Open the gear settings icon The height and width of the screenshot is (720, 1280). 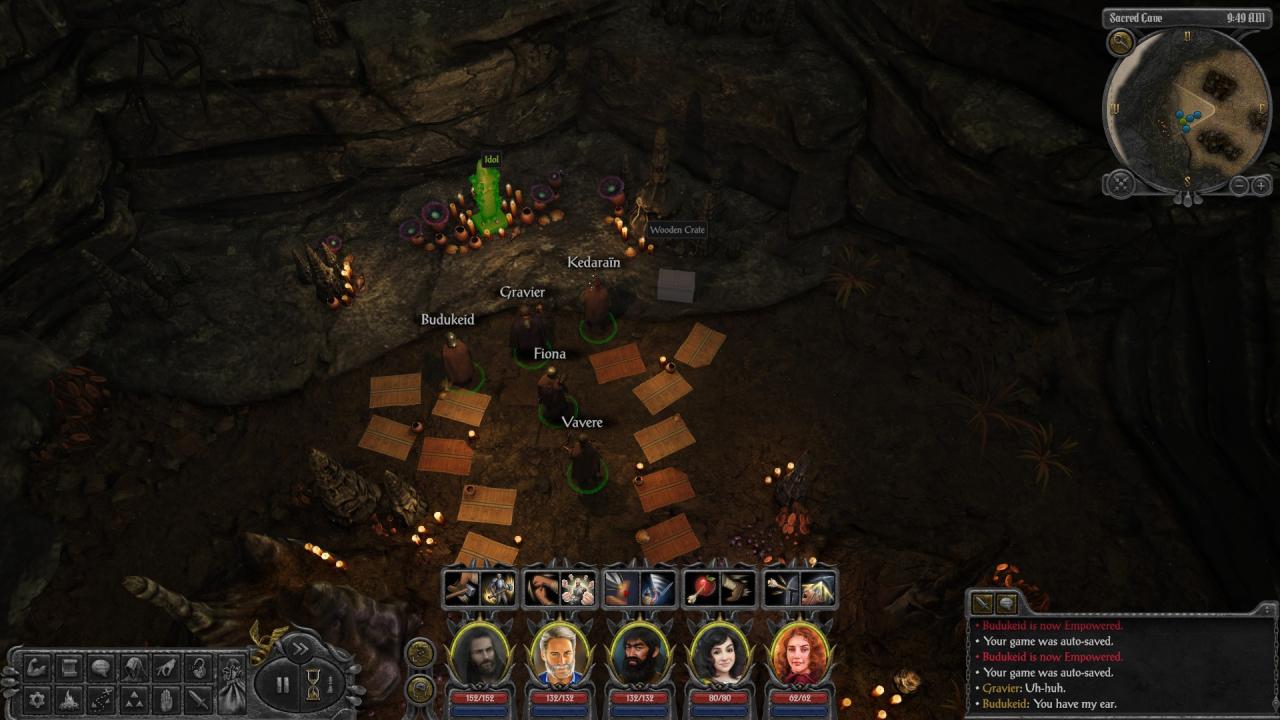pyautogui.click(x=38, y=698)
